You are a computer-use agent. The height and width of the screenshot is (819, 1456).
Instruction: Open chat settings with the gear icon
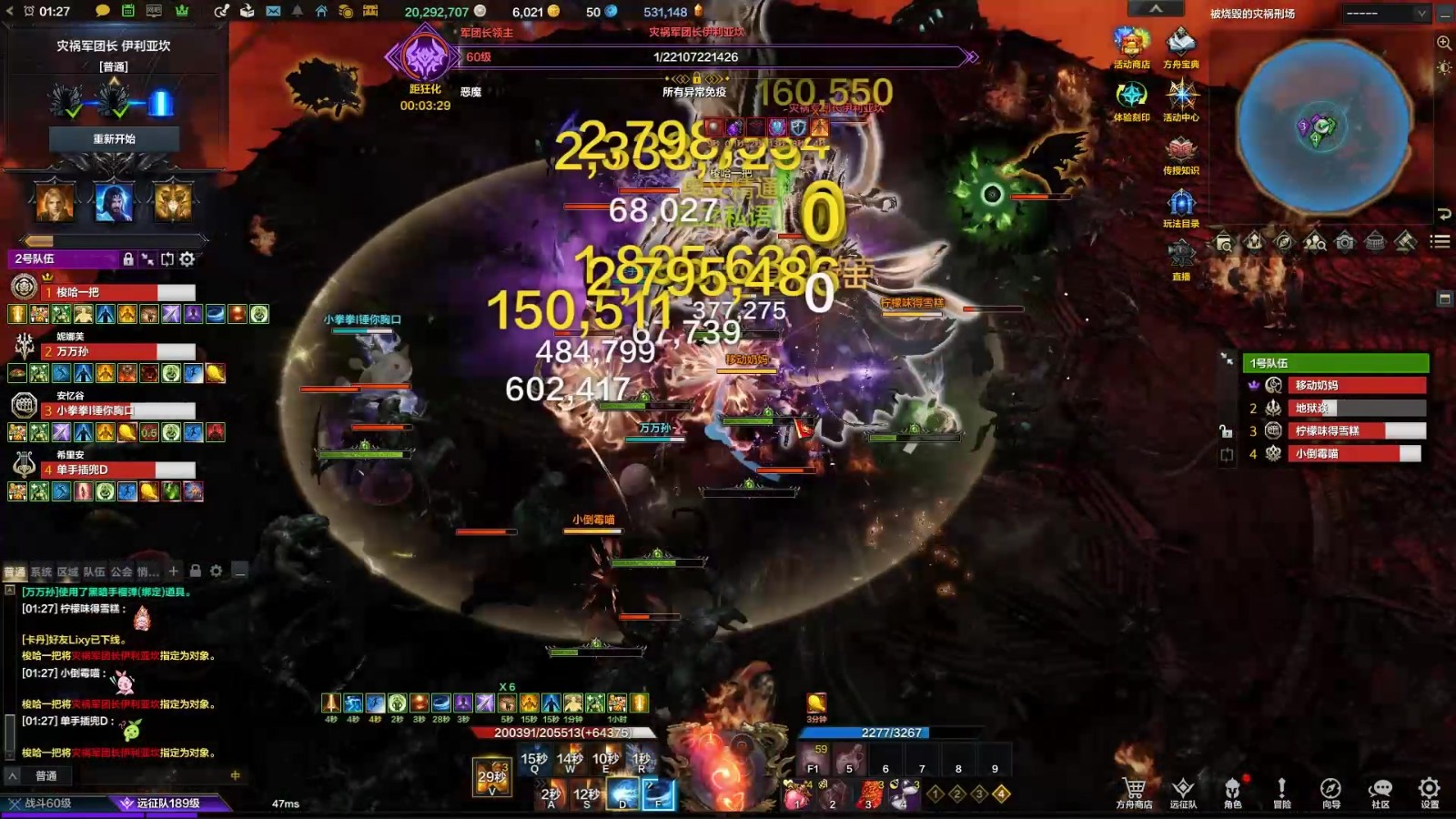click(216, 571)
